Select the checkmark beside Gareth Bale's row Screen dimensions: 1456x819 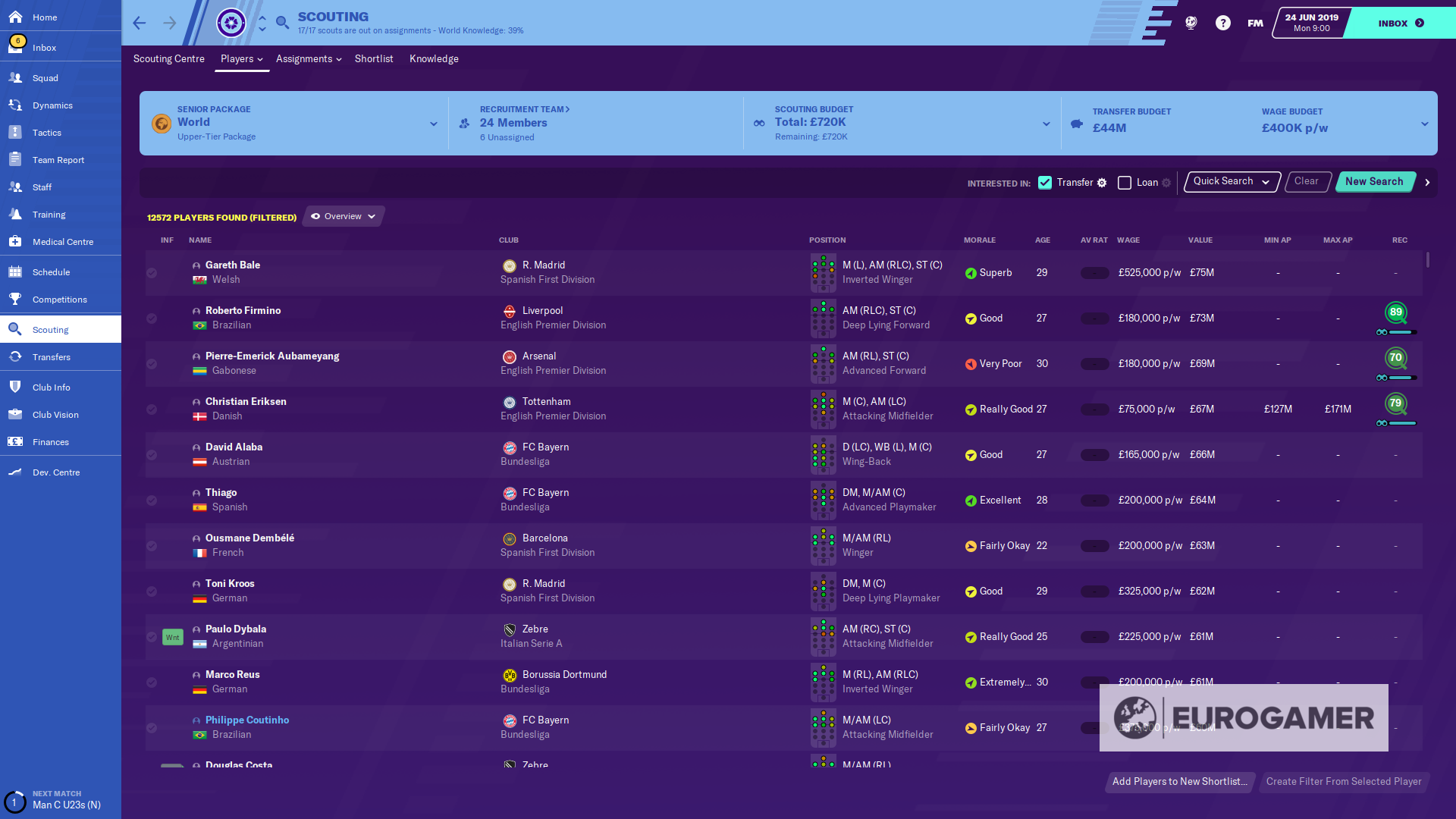pos(152,273)
